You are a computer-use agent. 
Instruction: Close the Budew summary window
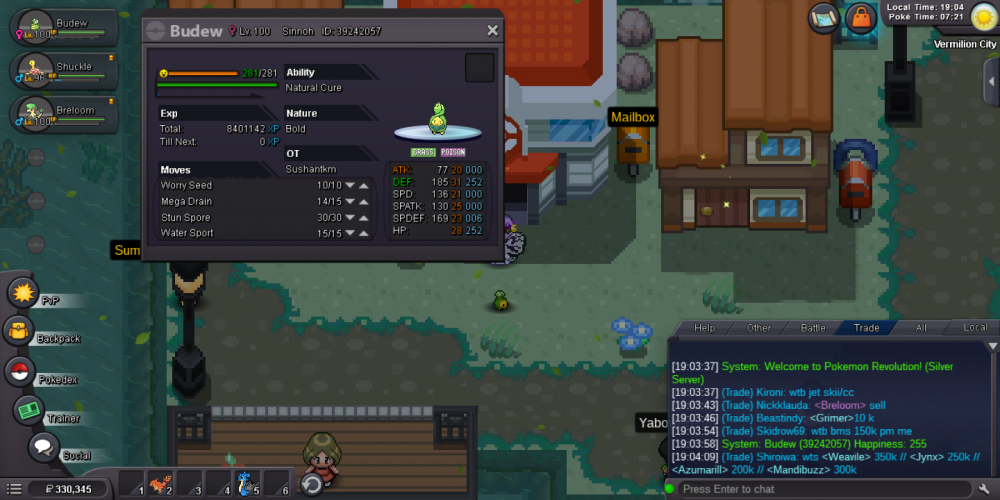click(x=492, y=31)
